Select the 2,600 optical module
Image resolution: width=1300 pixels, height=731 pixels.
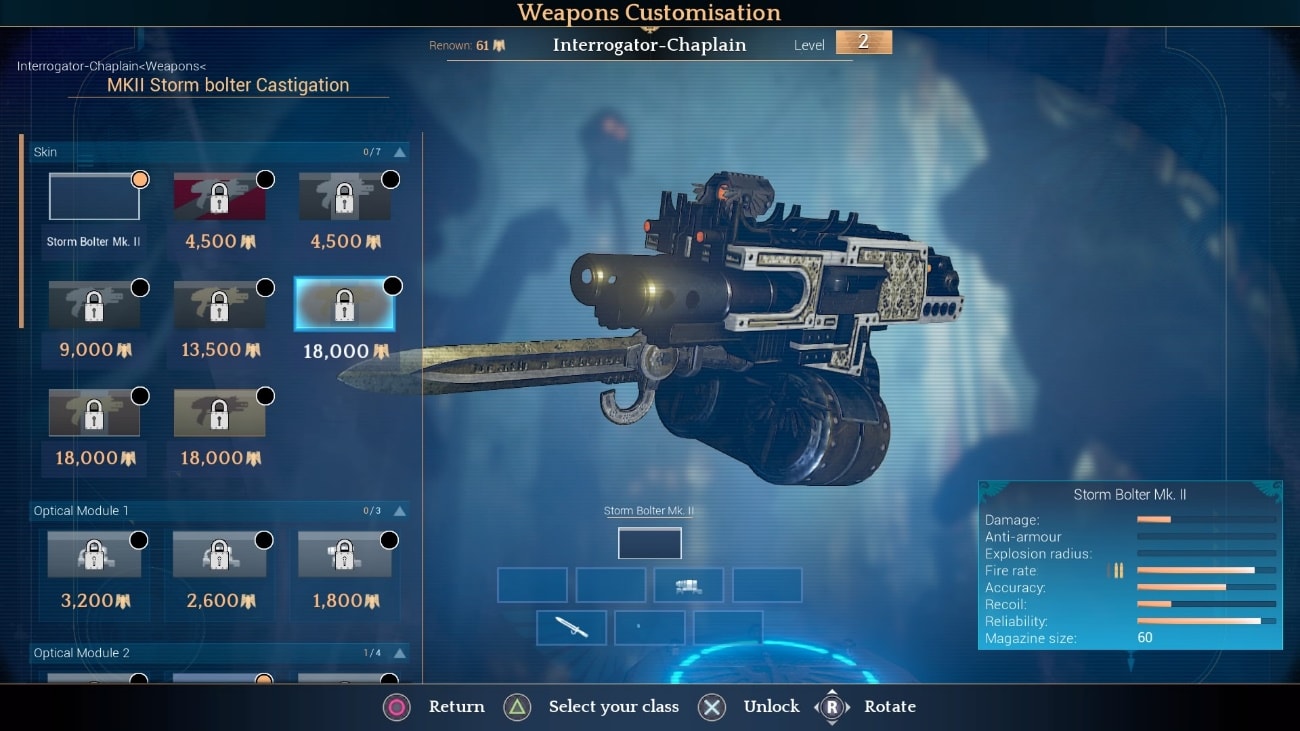(219, 555)
